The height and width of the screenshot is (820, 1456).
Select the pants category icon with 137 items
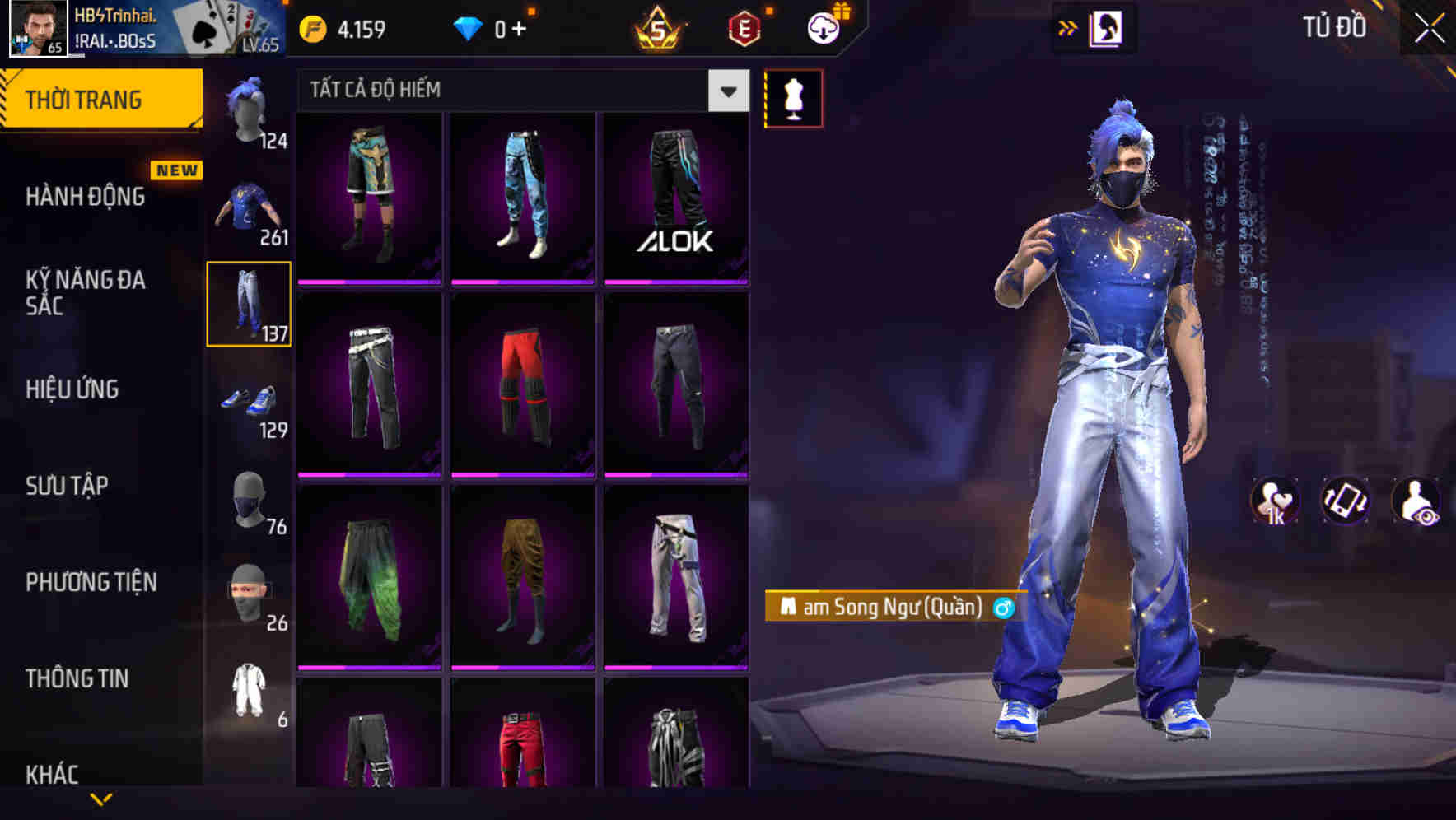point(247,305)
